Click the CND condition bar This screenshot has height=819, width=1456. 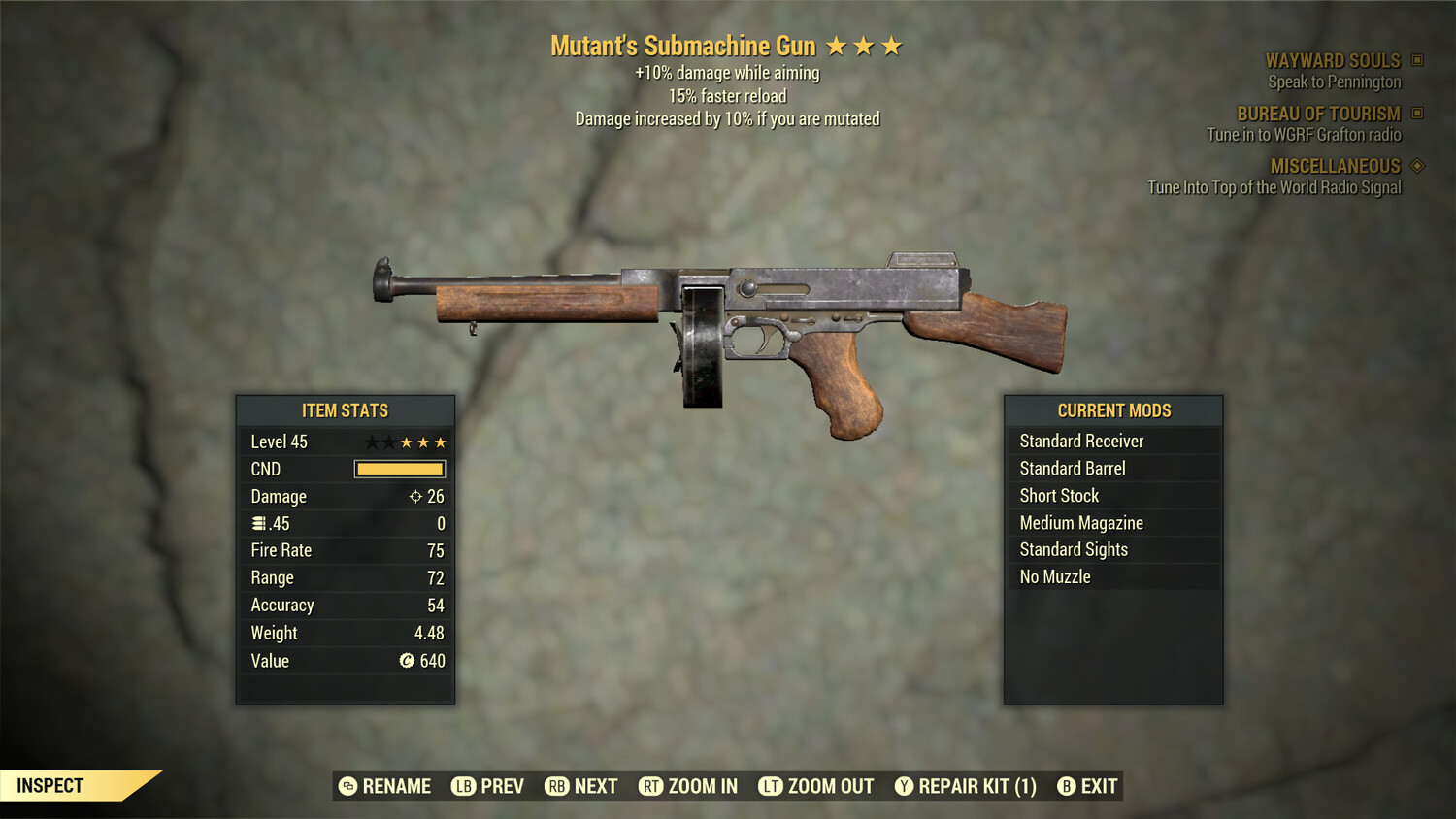tap(399, 469)
